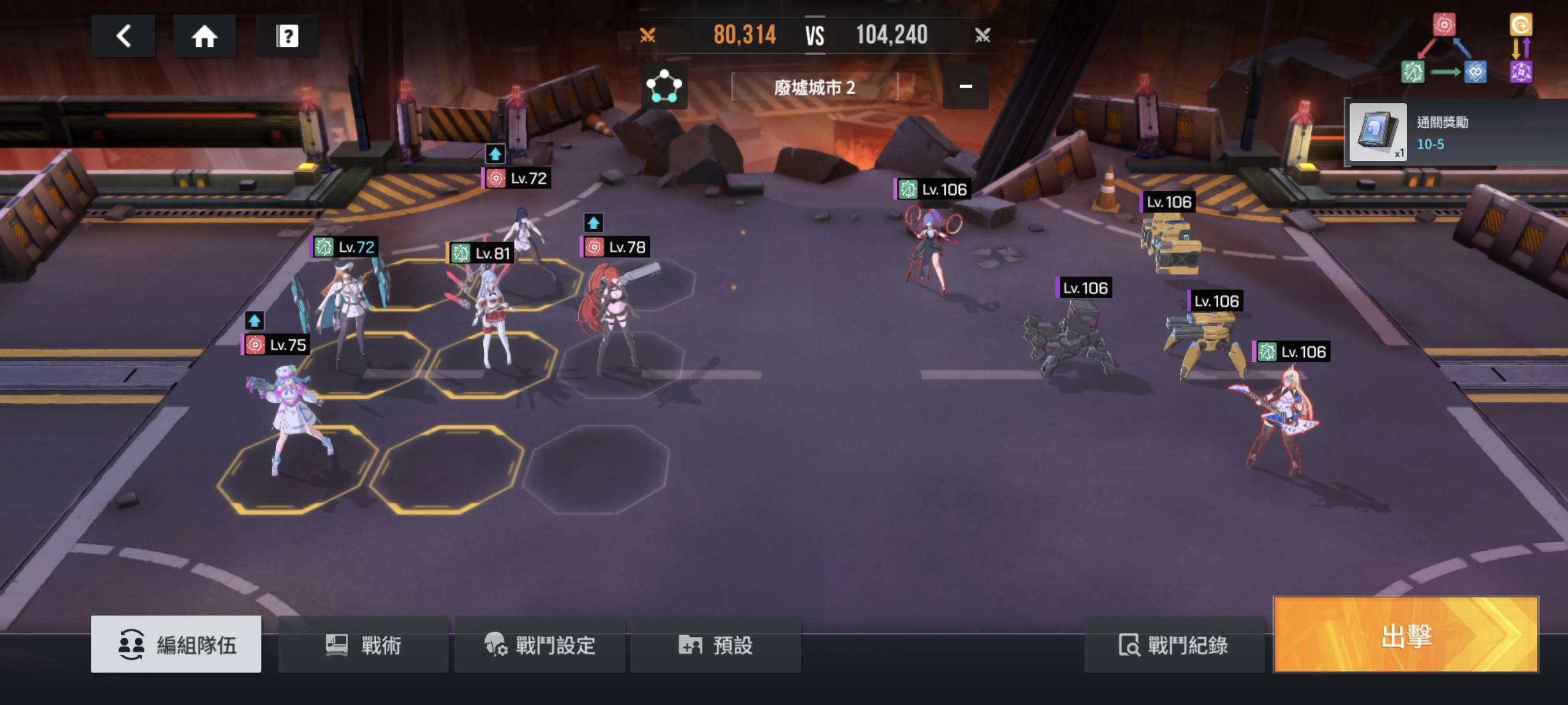Show the light-dark element relation icons
This screenshot has width=1568, height=705.
(1521, 50)
